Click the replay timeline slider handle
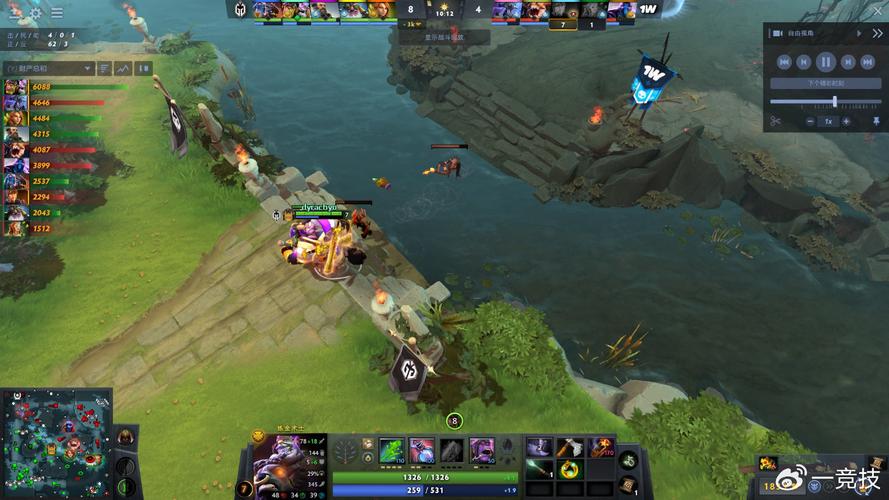This screenshot has width=889, height=500. click(834, 102)
